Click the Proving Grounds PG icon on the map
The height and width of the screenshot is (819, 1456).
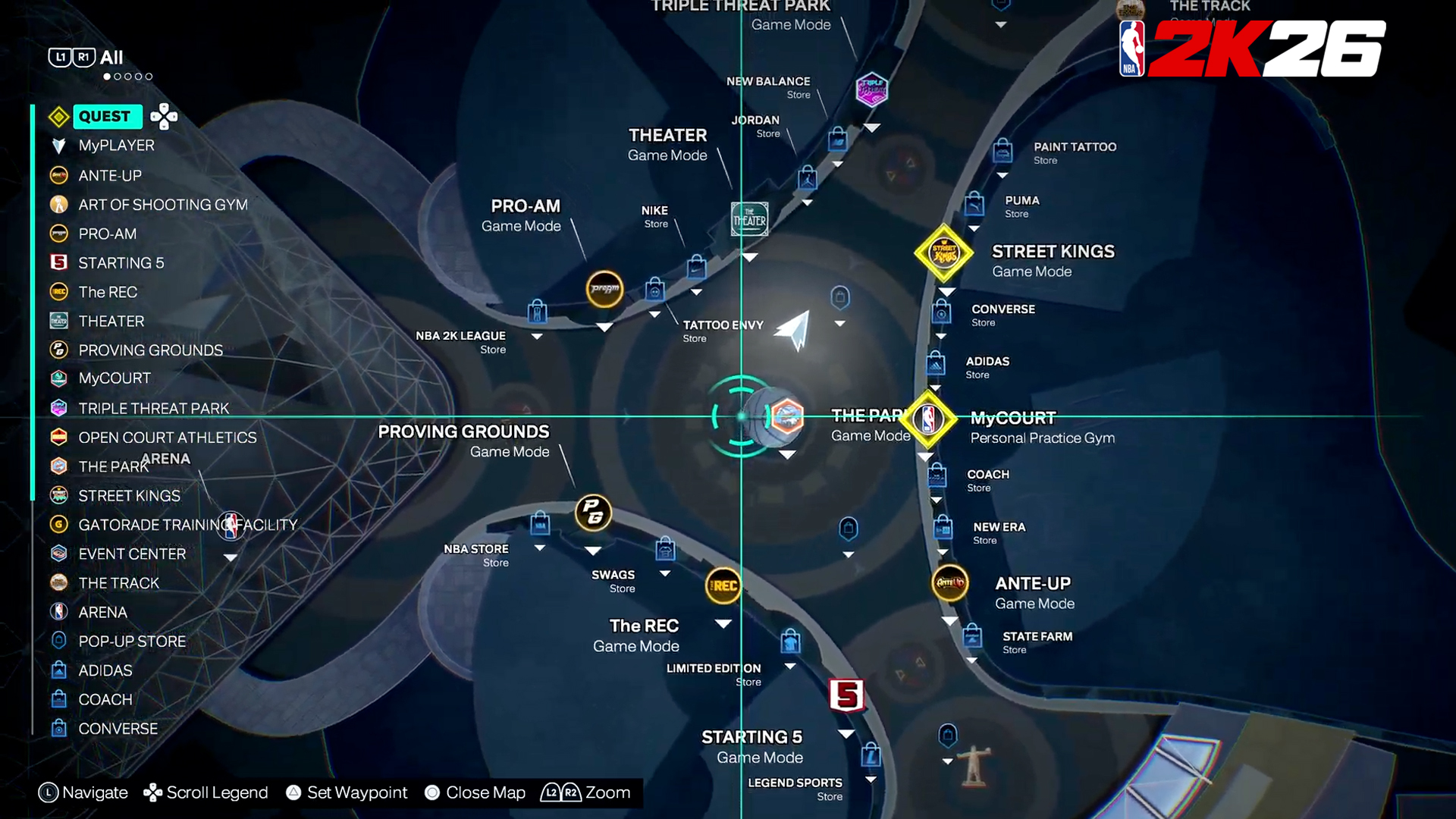592,513
